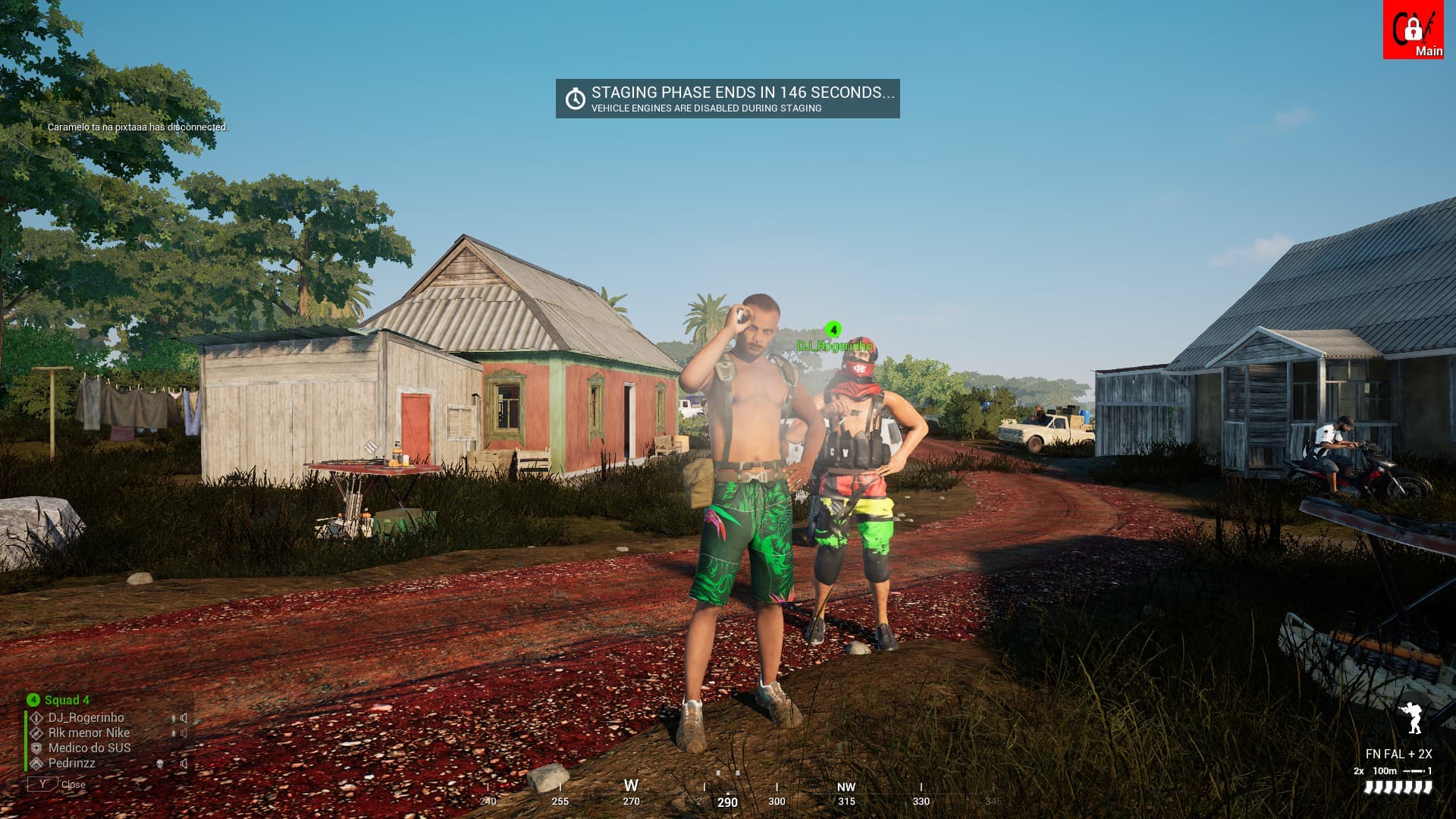Click the green Squad 4 badge
The image size is (1456, 819).
pyautogui.click(x=33, y=701)
